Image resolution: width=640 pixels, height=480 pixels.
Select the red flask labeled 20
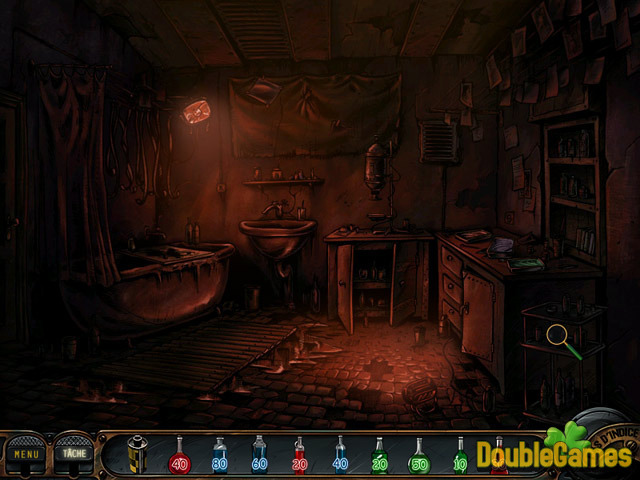point(299,457)
